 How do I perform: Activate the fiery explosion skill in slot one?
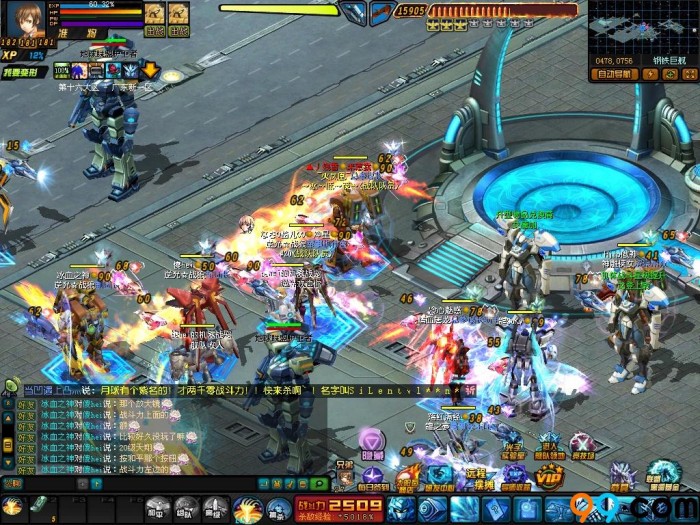[13, 507]
